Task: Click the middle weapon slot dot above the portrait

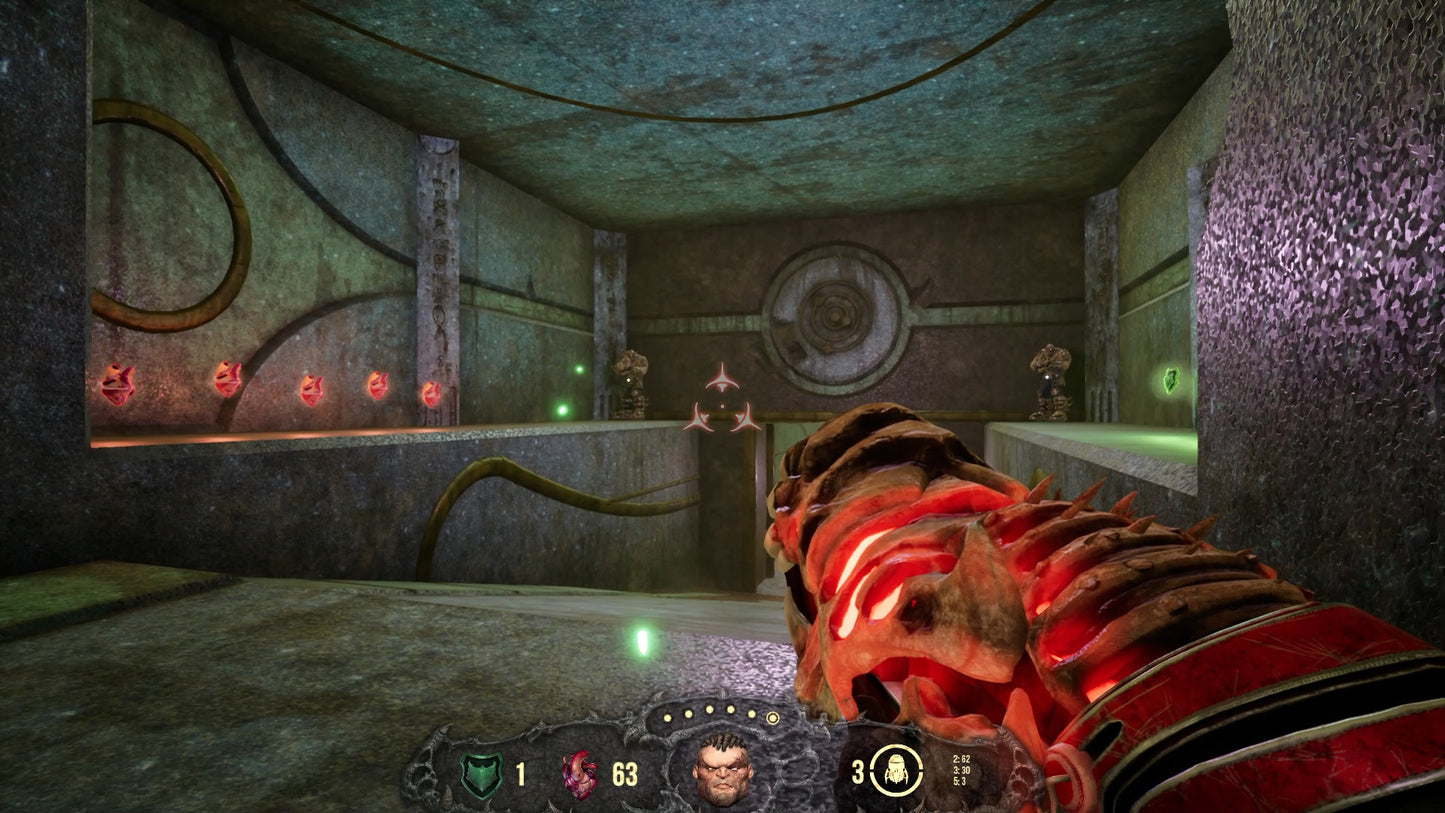Action: (x=709, y=712)
